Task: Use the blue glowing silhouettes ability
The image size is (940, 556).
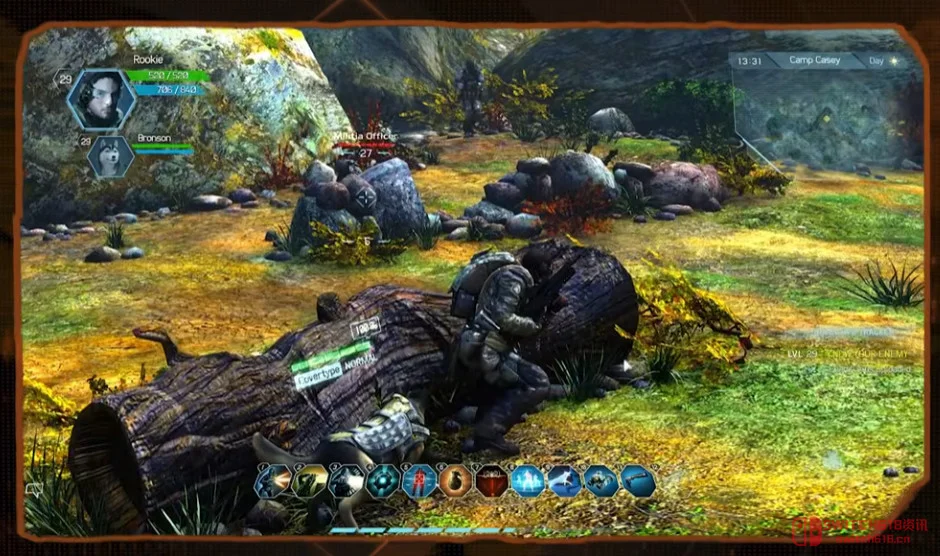Action: (x=528, y=482)
